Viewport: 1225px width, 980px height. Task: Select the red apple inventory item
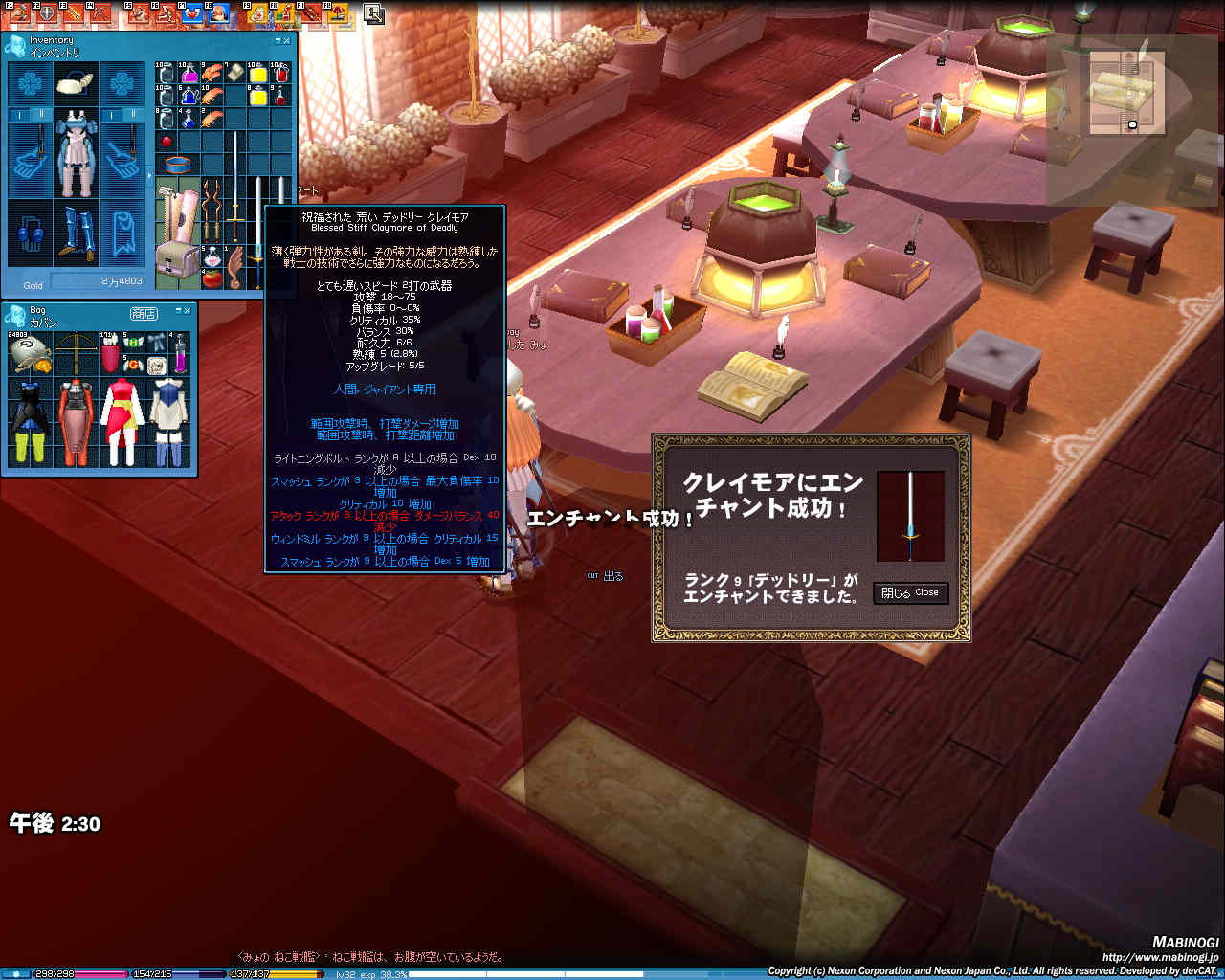coord(167,141)
